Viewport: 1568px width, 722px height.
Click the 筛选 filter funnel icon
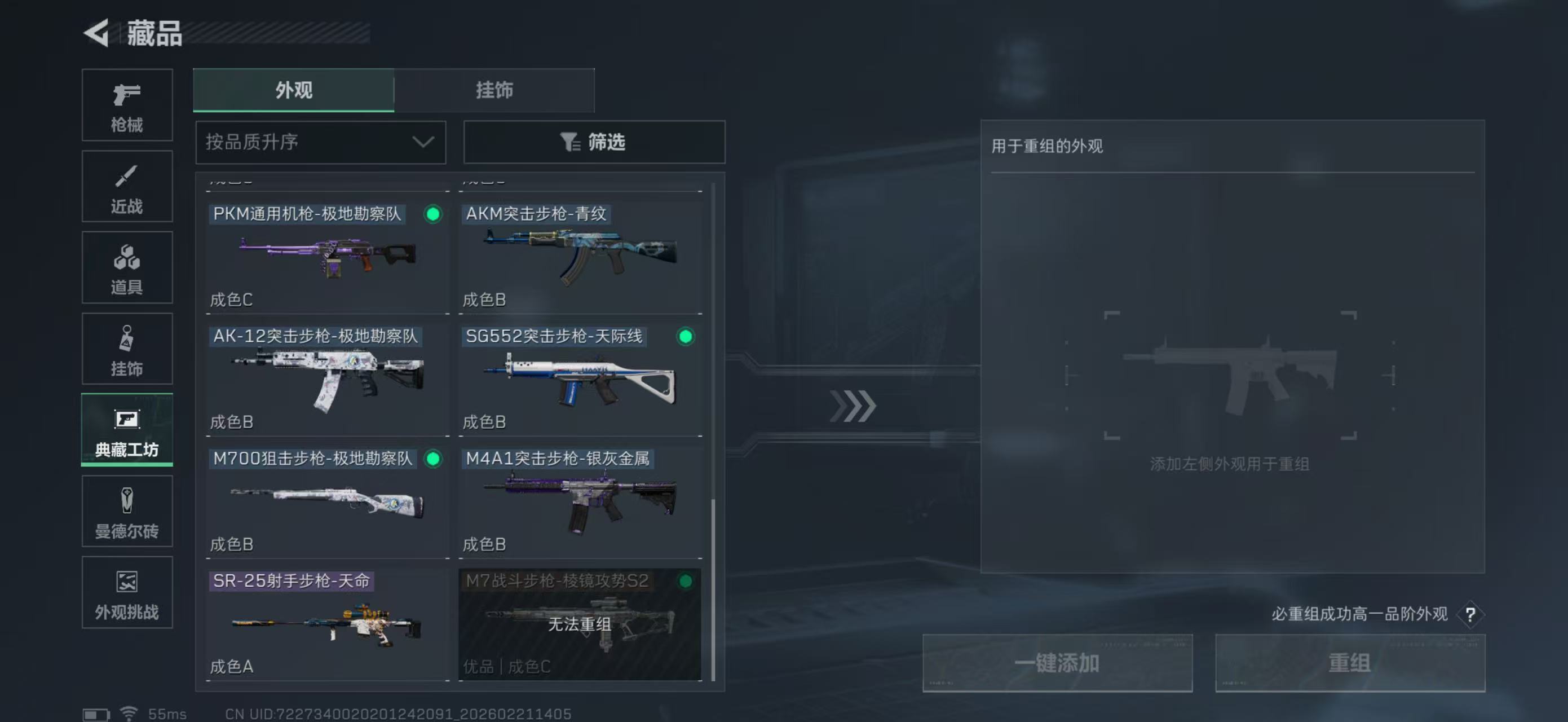tap(568, 142)
